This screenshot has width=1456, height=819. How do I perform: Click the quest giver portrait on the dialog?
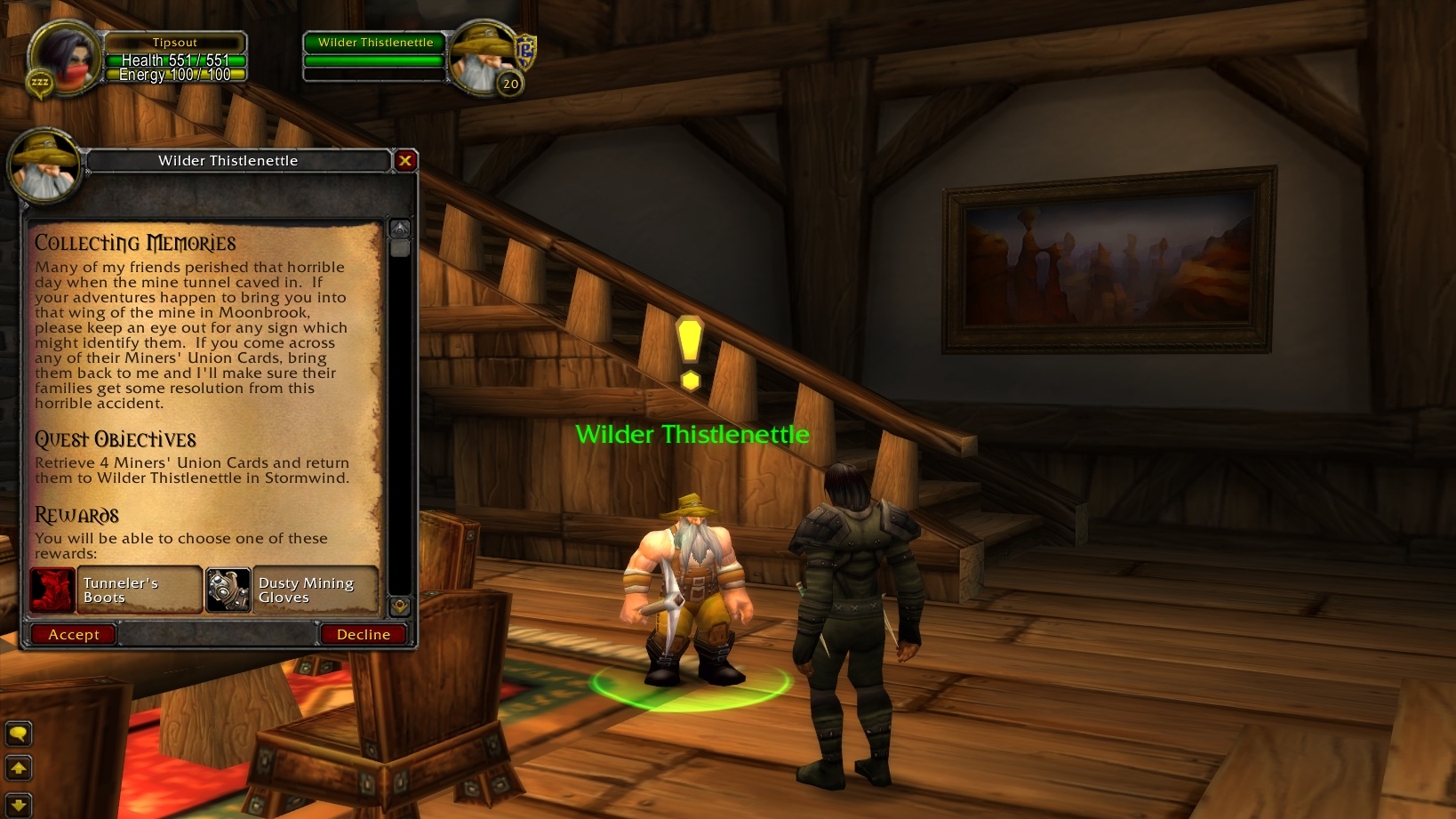pyautogui.click(x=44, y=167)
